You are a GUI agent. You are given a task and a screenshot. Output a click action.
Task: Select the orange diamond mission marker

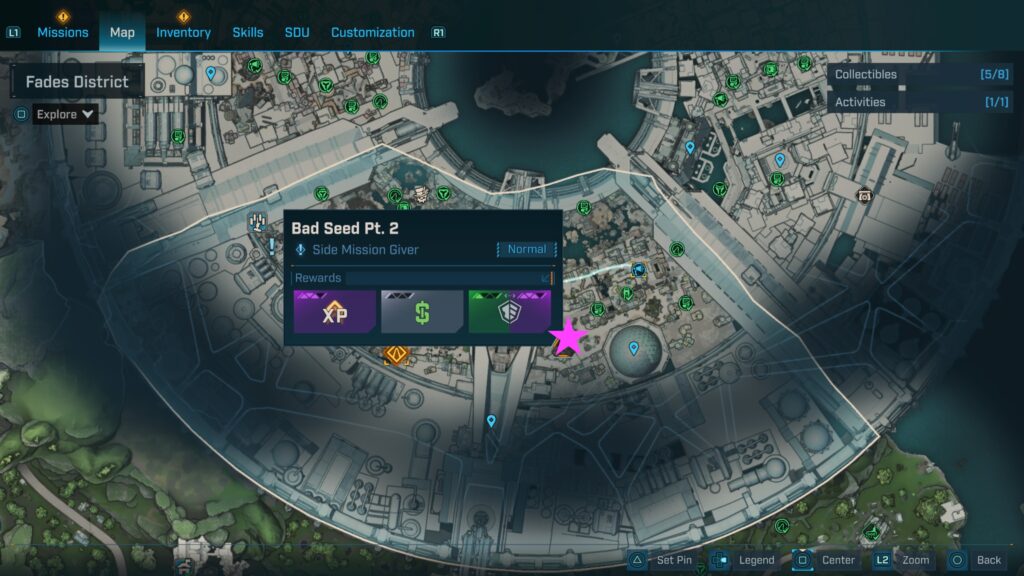pyautogui.click(x=396, y=354)
